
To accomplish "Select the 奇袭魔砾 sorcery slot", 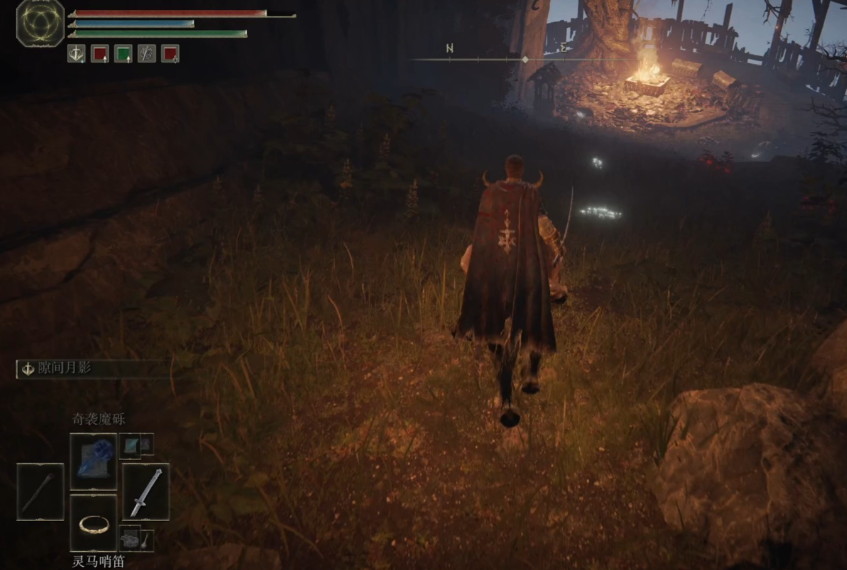I will coord(93,461).
